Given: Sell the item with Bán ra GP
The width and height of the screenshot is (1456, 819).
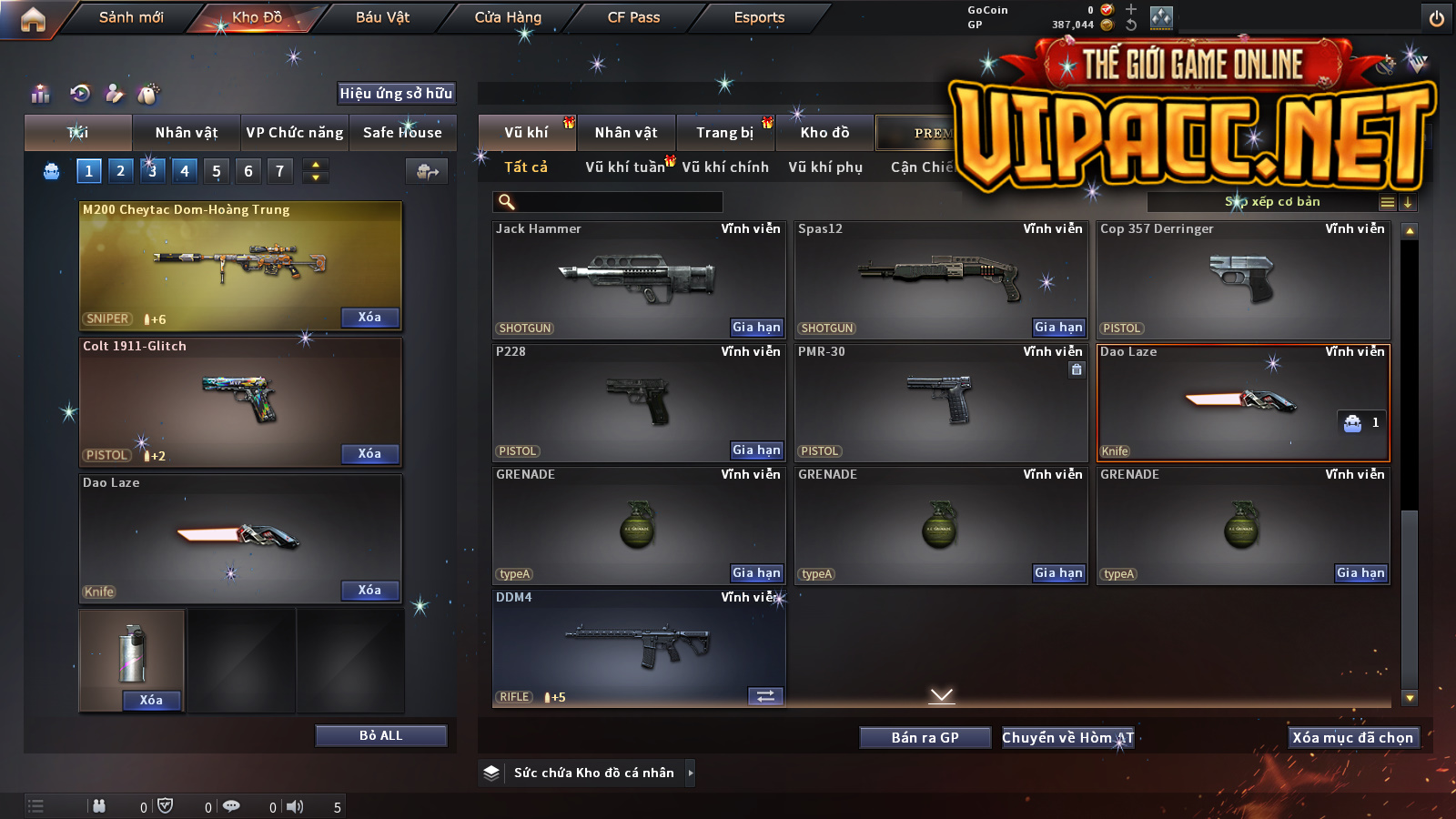Looking at the screenshot, I should (x=925, y=737).
